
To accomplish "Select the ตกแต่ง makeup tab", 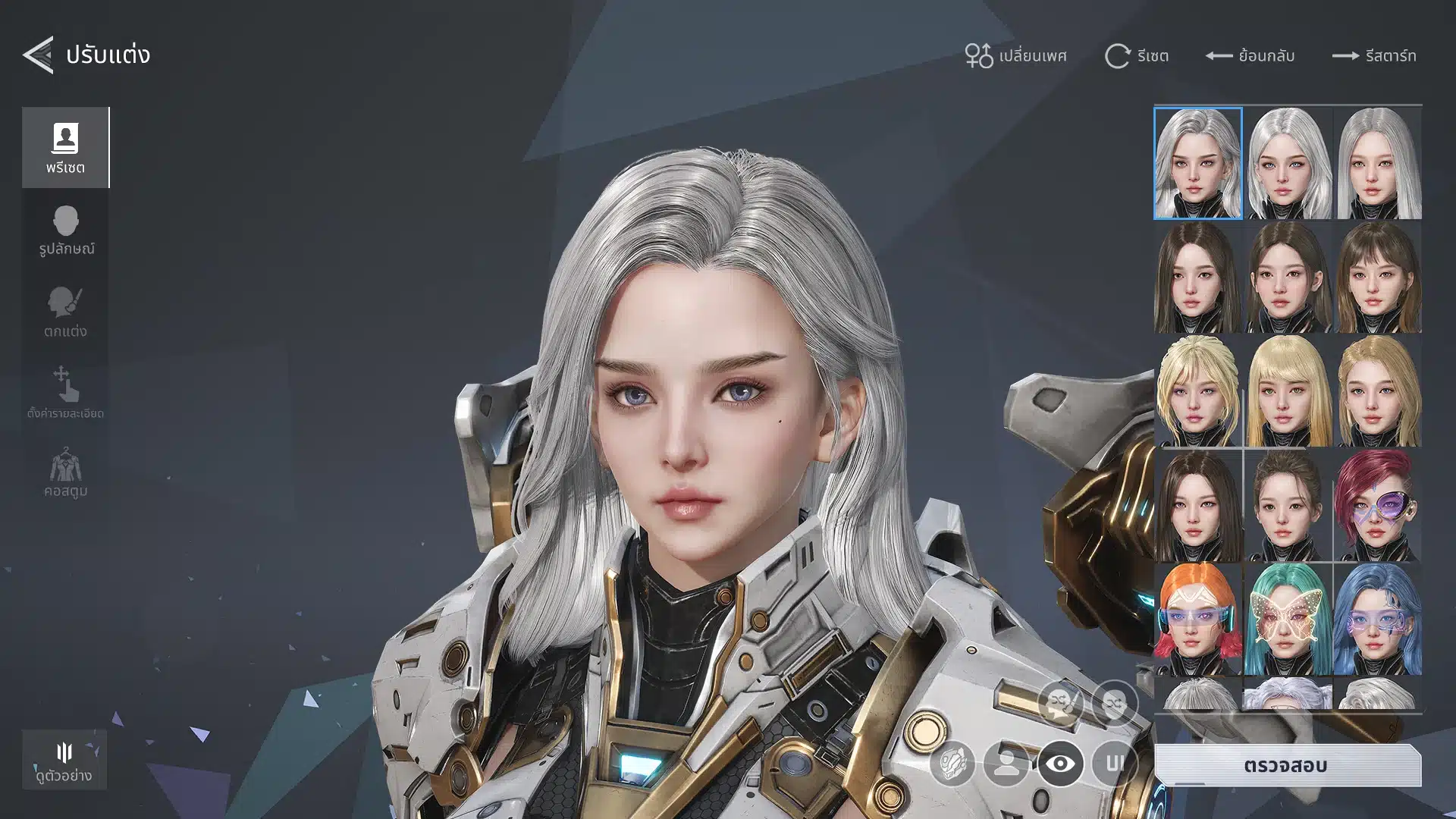I will coord(65,312).
